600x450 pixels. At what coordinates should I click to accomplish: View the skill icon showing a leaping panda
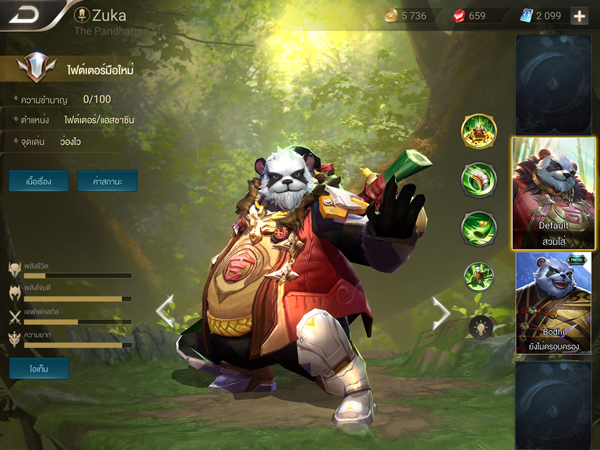(x=479, y=276)
